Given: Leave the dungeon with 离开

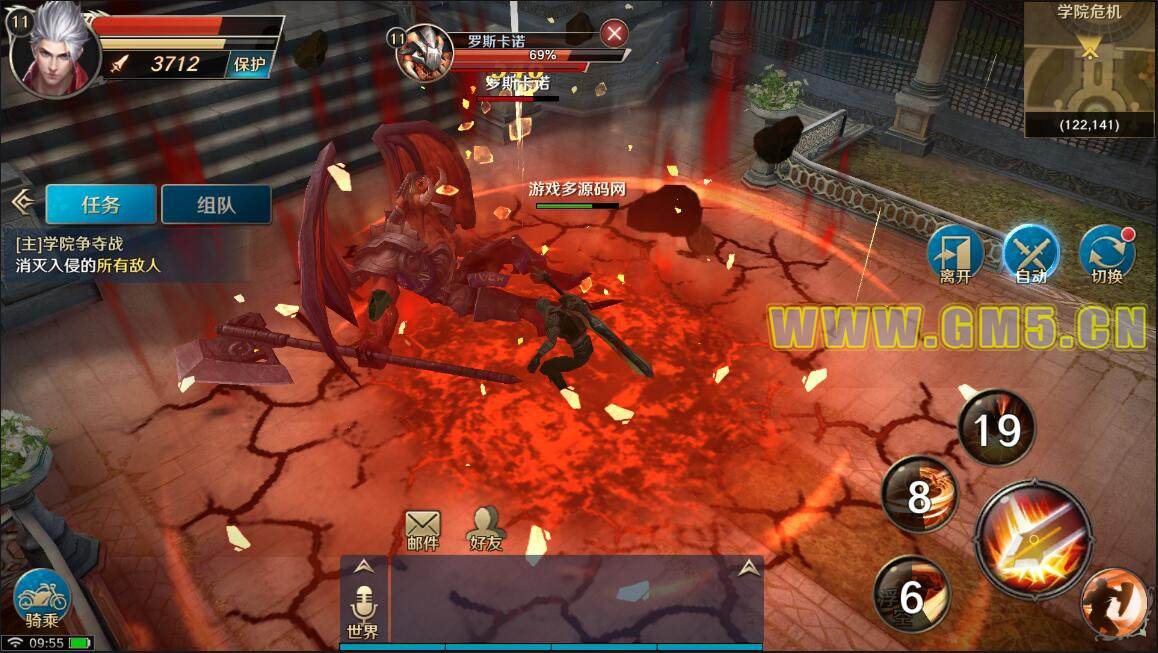Looking at the screenshot, I should click(955, 254).
